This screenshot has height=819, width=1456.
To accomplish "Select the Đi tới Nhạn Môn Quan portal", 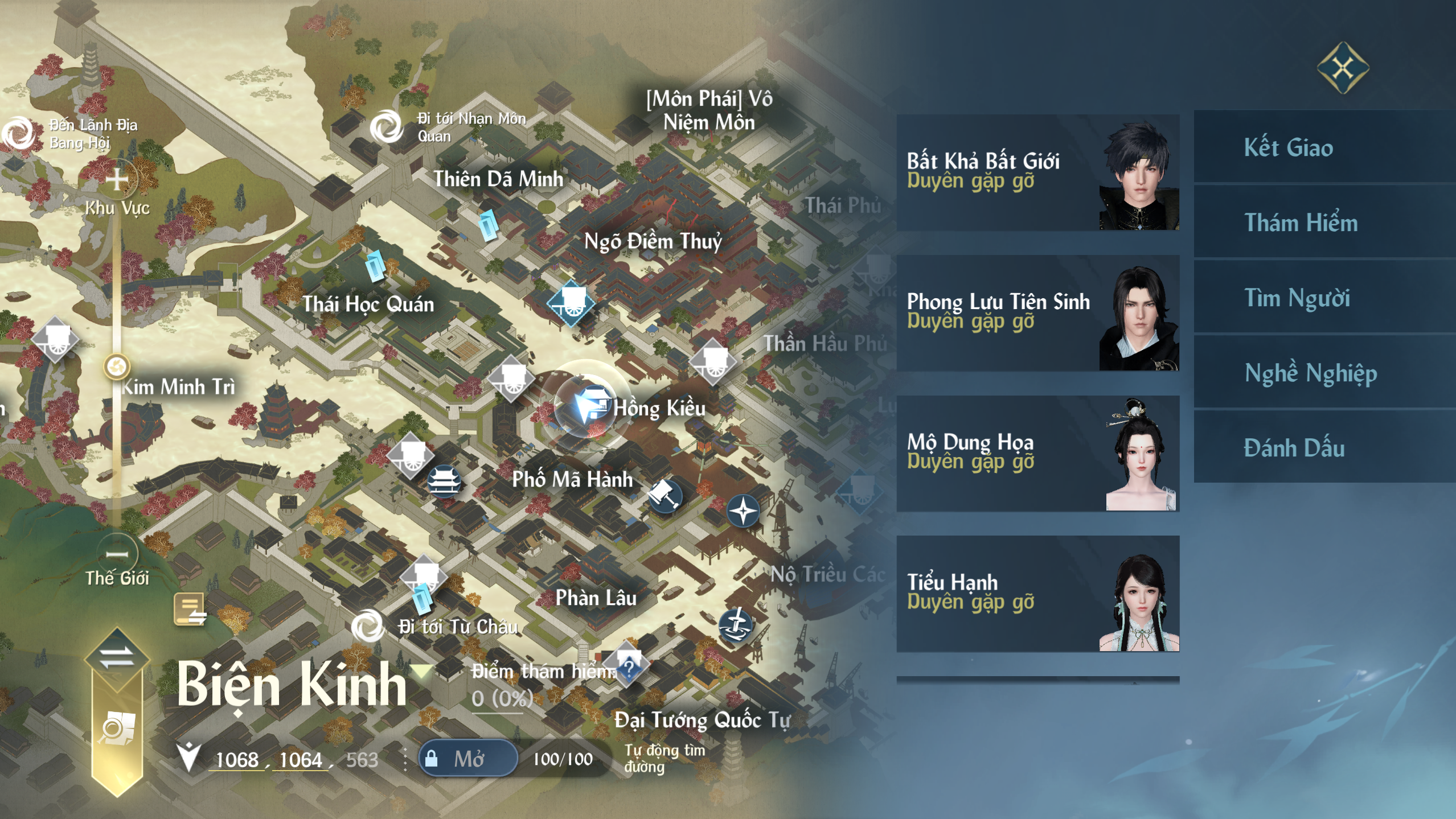I will pos(387,127).
